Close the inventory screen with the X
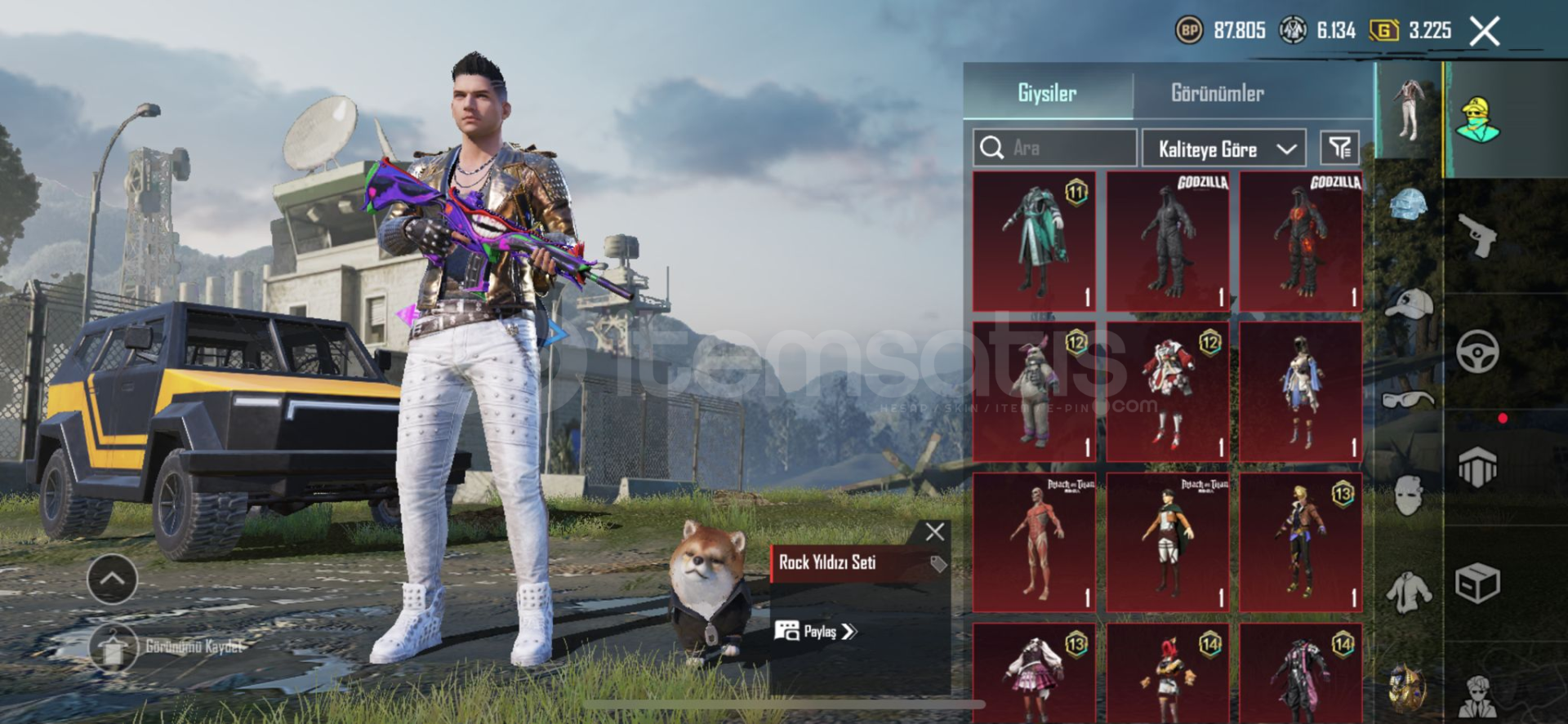 tap(1484, 32)
